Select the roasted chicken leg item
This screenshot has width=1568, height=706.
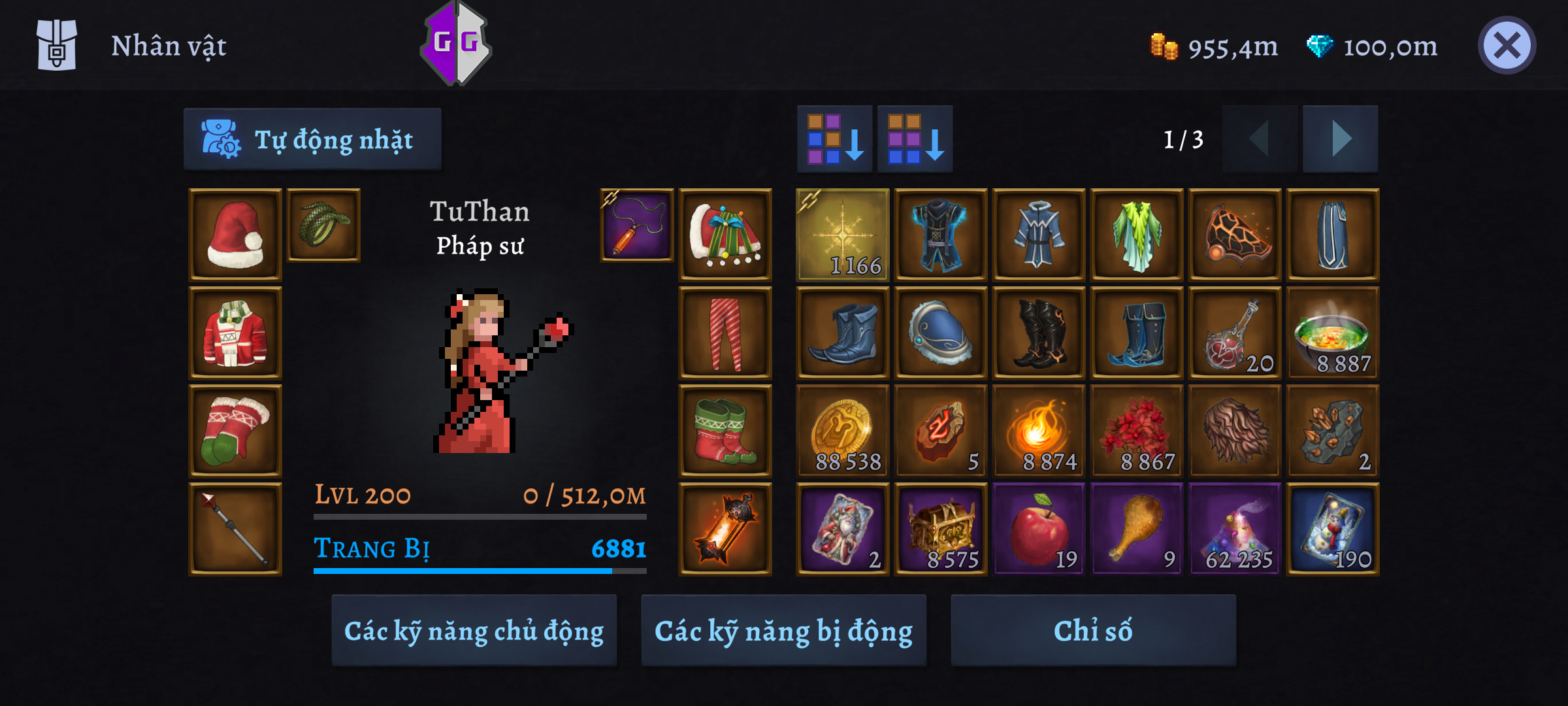coord(1137,529)
